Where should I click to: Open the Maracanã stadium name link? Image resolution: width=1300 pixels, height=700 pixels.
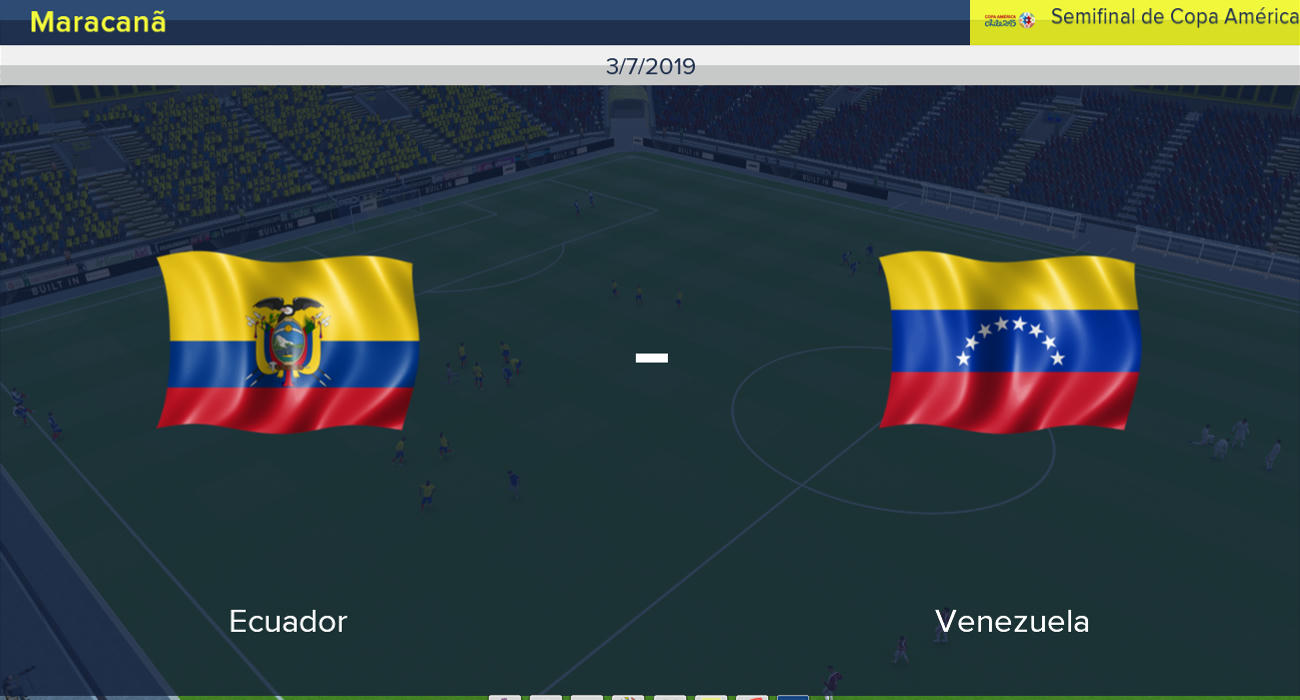[x=98, y=22]
